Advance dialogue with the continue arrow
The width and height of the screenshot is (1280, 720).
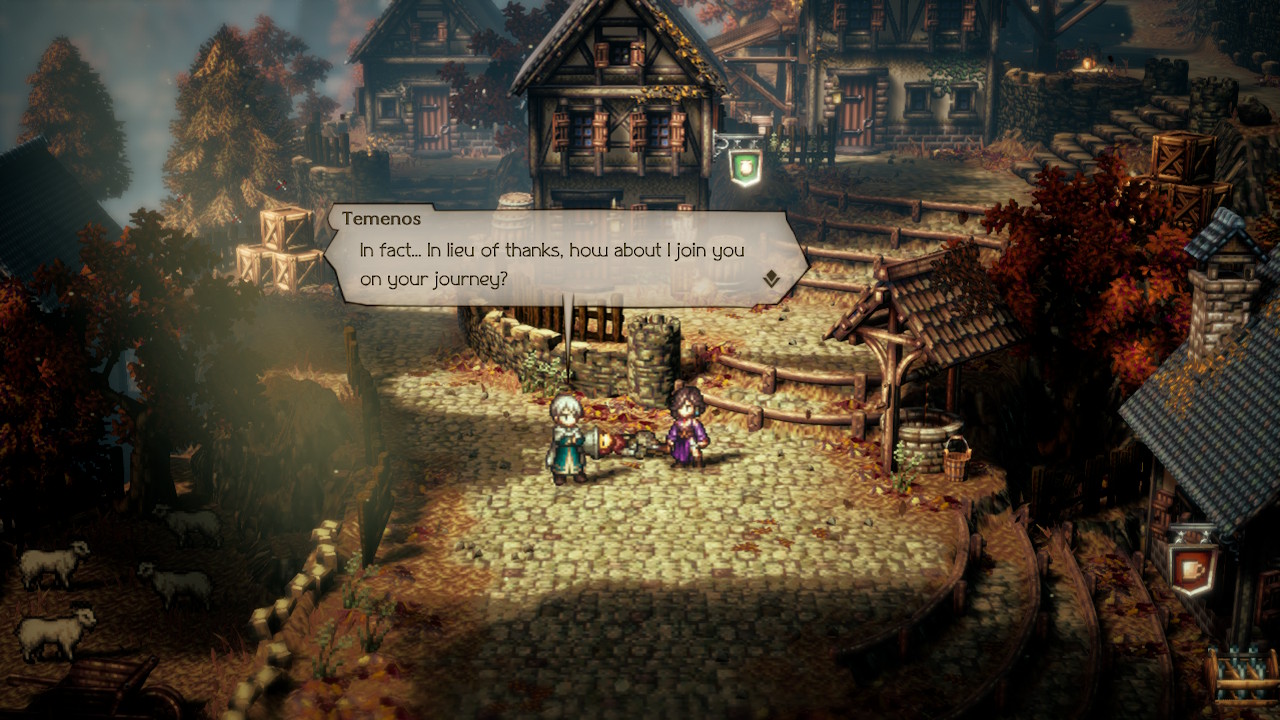coord(771,280)
